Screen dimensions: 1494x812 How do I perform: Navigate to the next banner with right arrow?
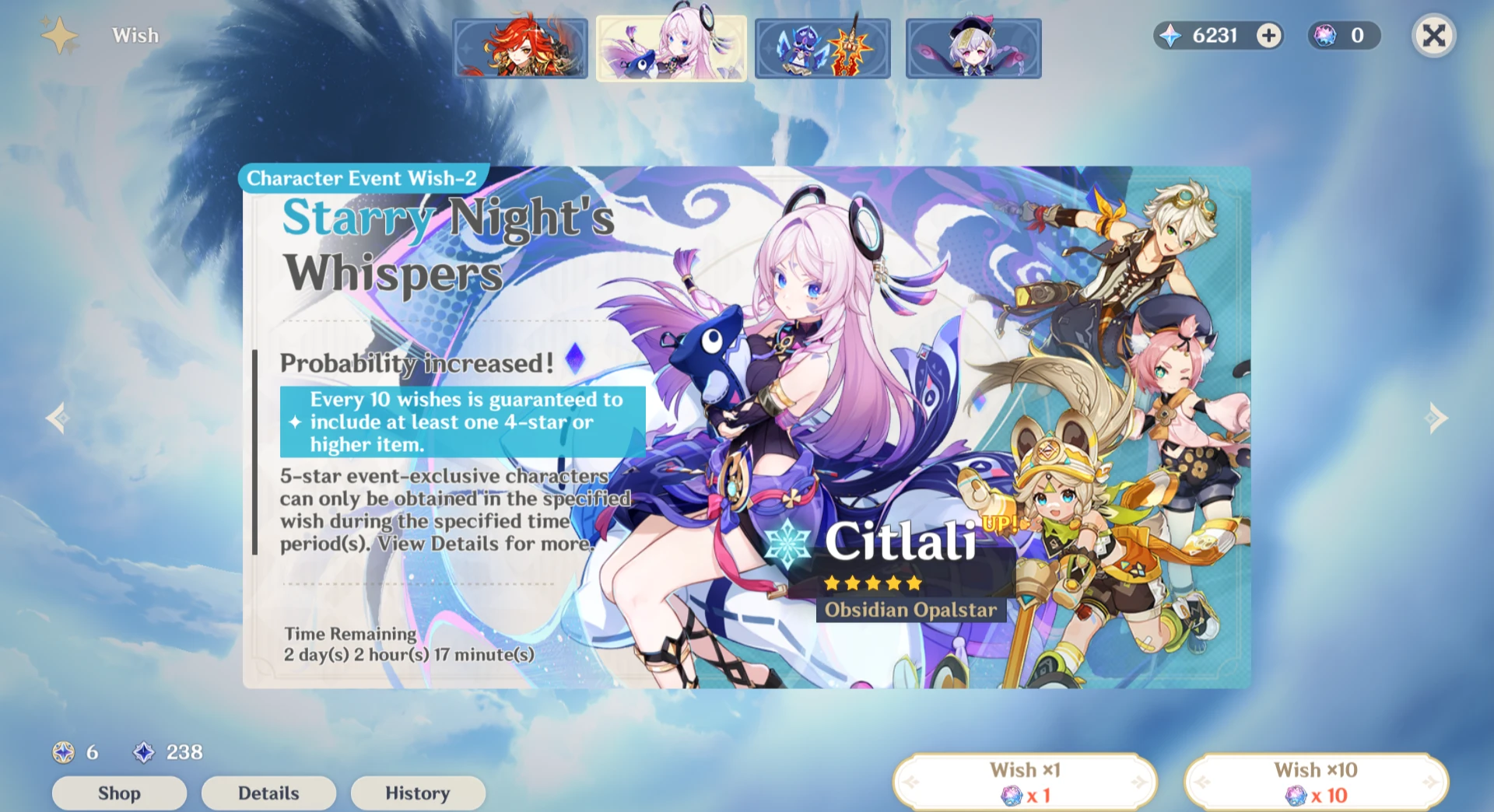click(1436, 418)
